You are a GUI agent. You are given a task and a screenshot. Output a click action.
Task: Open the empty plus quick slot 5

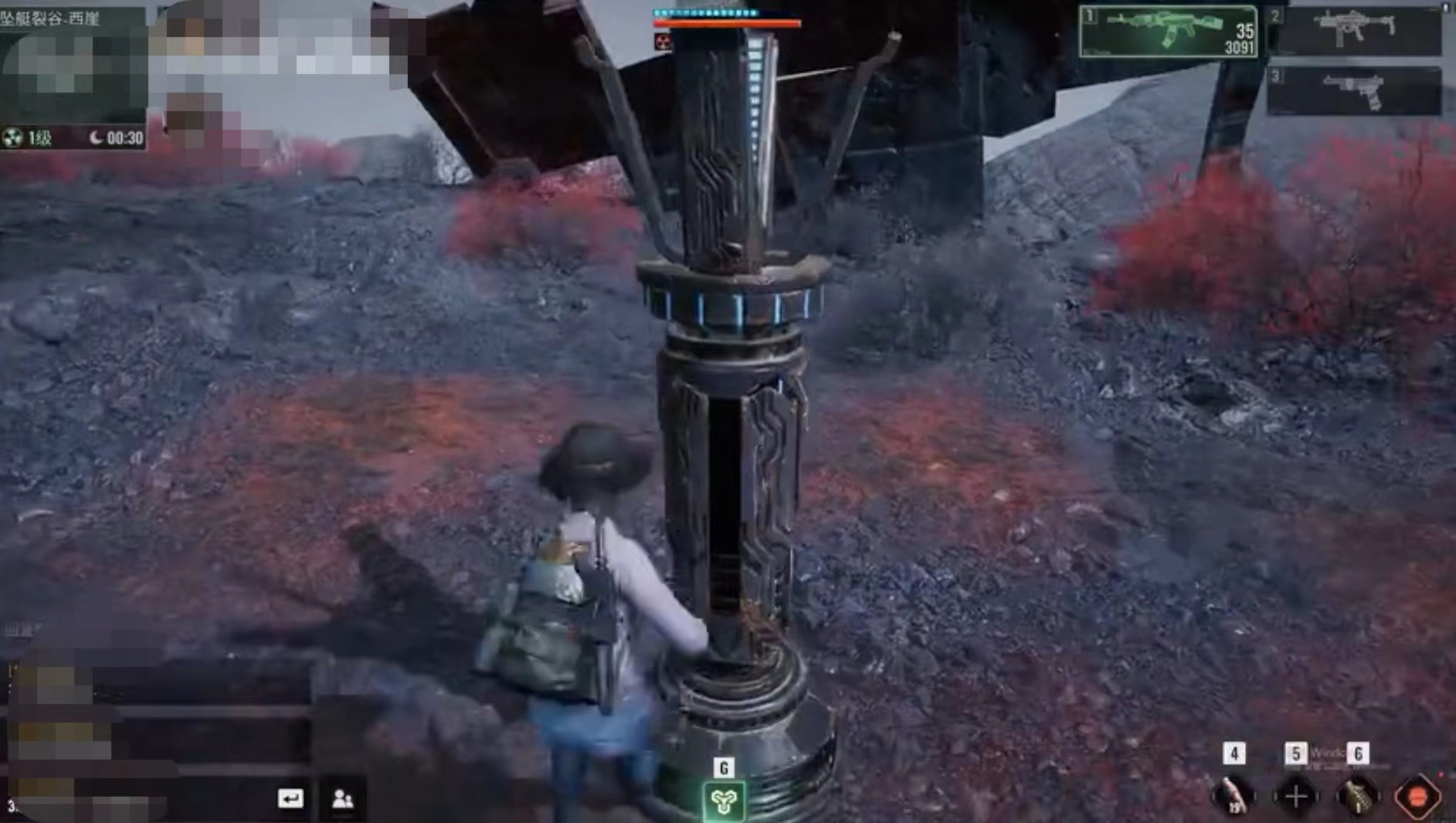pos(1296,796)
